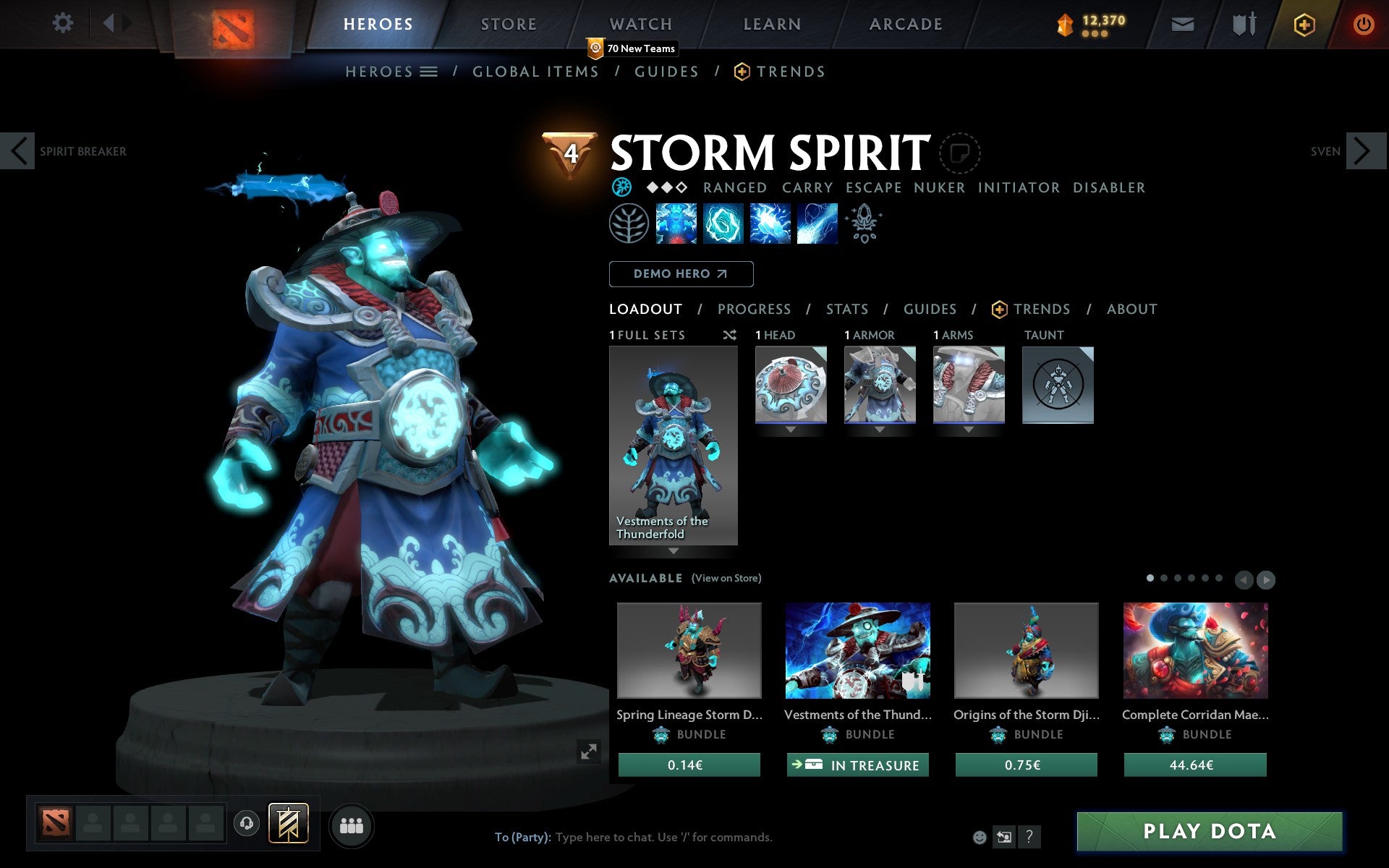This screenshot has width=1389, height=868.
Task: Expand the 1 ARMS slot dropdown arrow
Action: [x=969, y=429]
